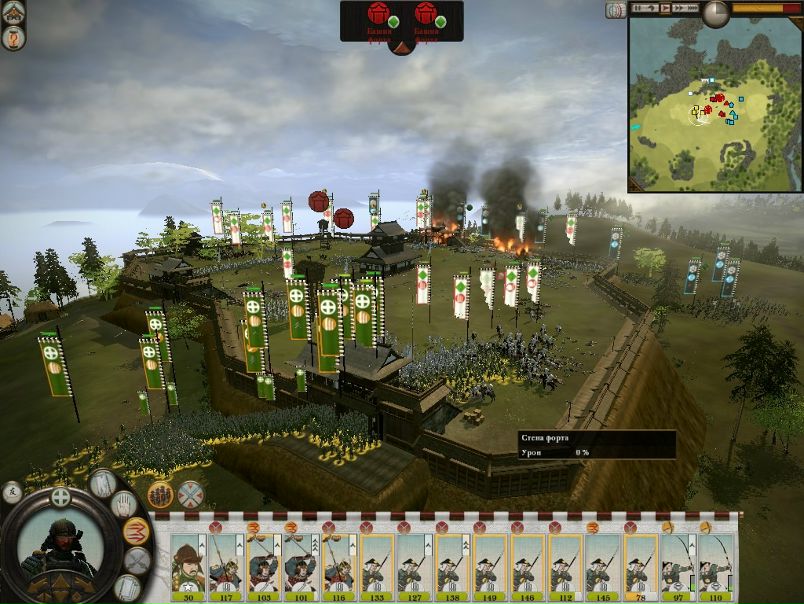This screenshot has height=604, width=804.
Task: Select the general unit card with 30 men
Action: (187, 565)
